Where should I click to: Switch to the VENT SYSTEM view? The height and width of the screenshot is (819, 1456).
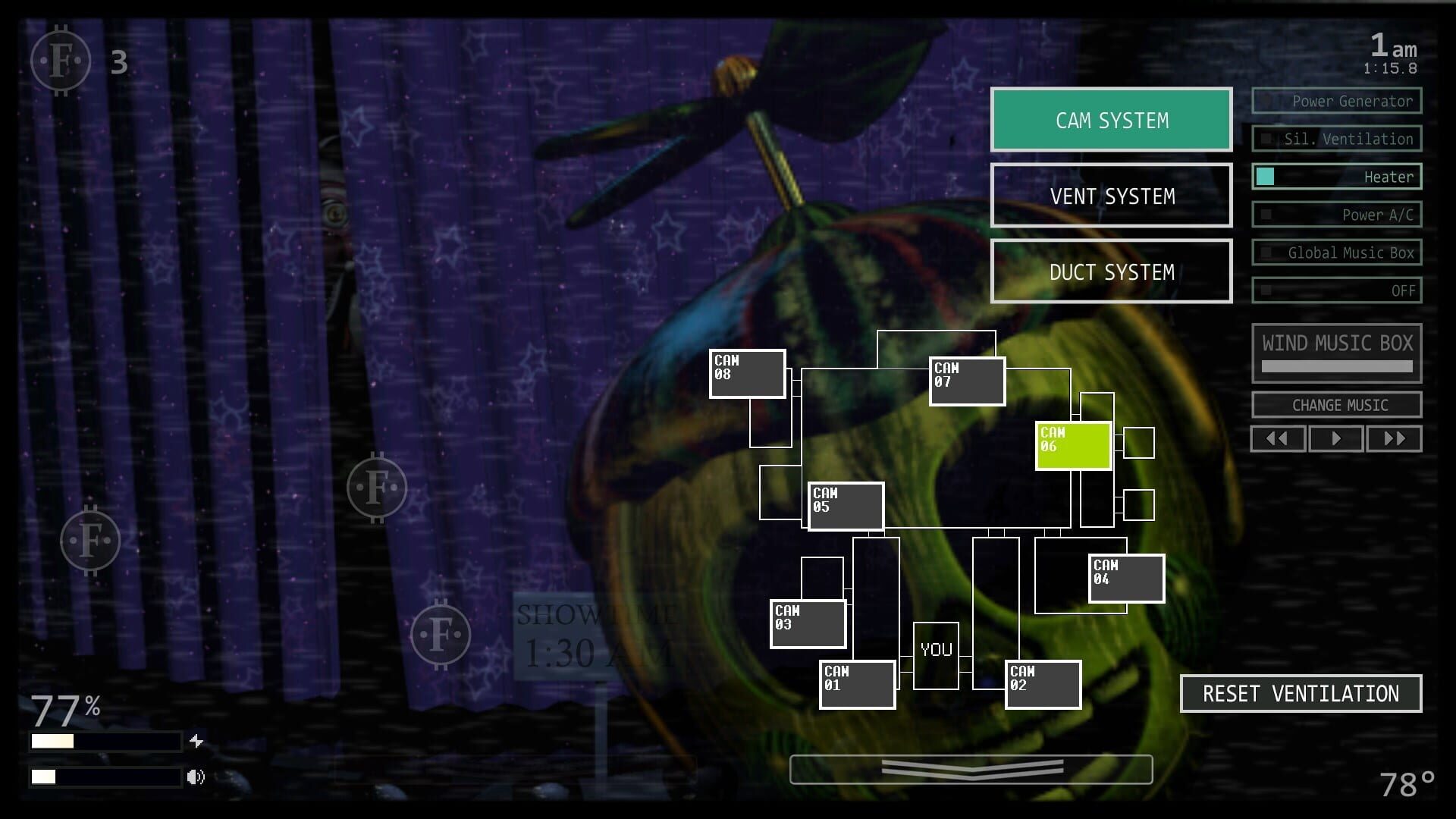coord(1110,196)
